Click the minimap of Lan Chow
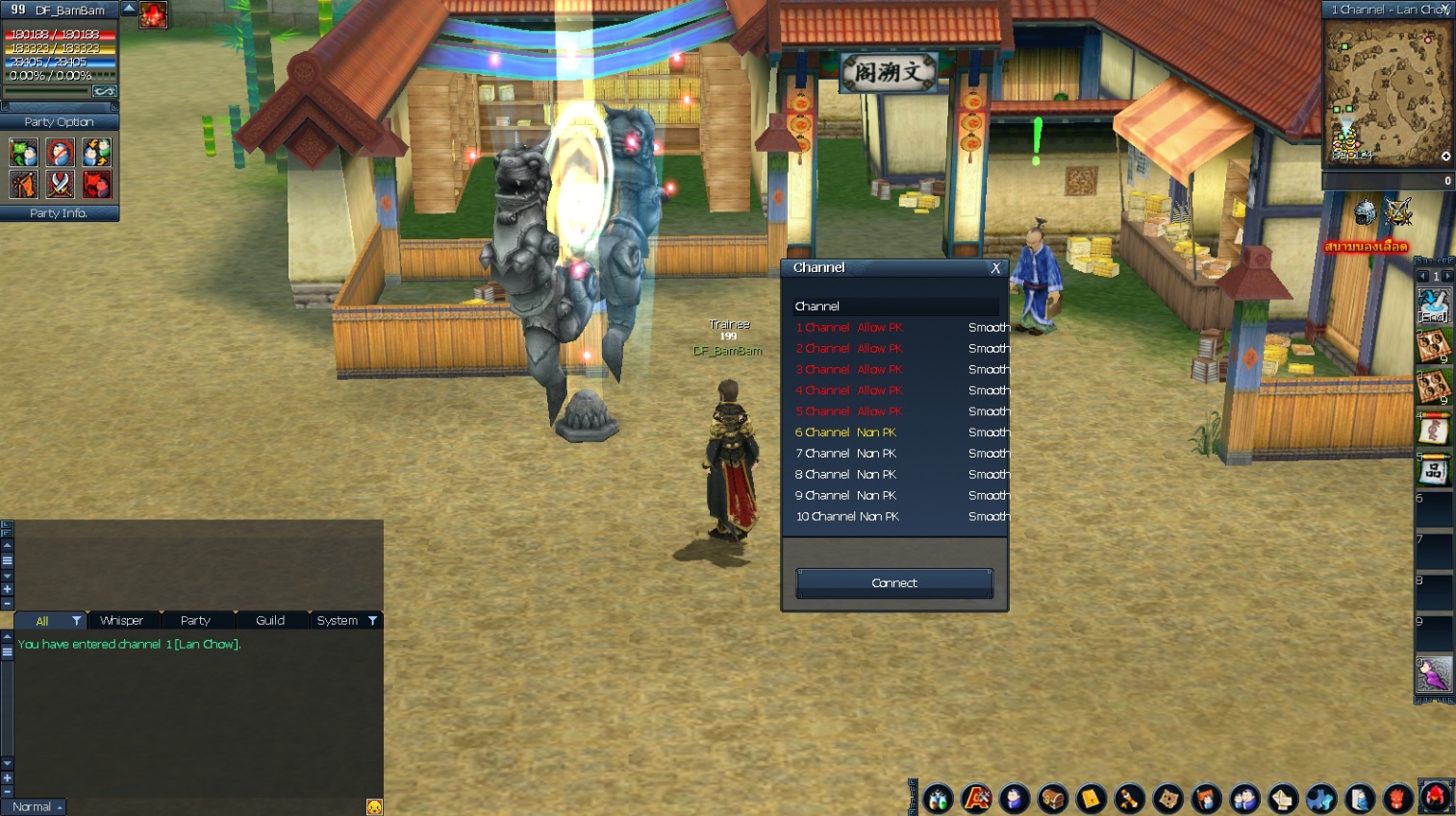 click(1388, 93)
